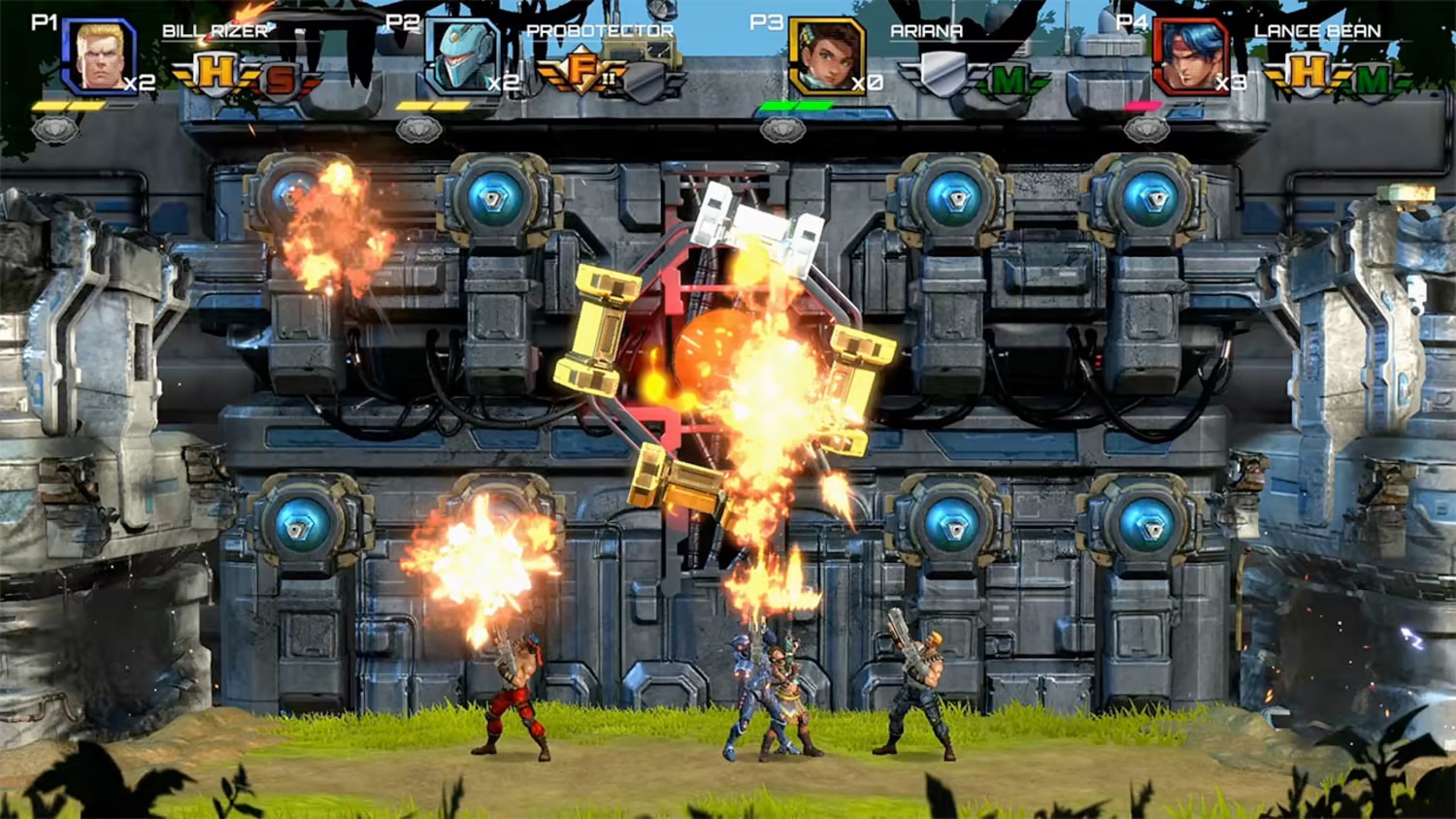The image size is (1456, 819).
Task: Click Probotector's F II weapon icon
Action: point(580,70)
